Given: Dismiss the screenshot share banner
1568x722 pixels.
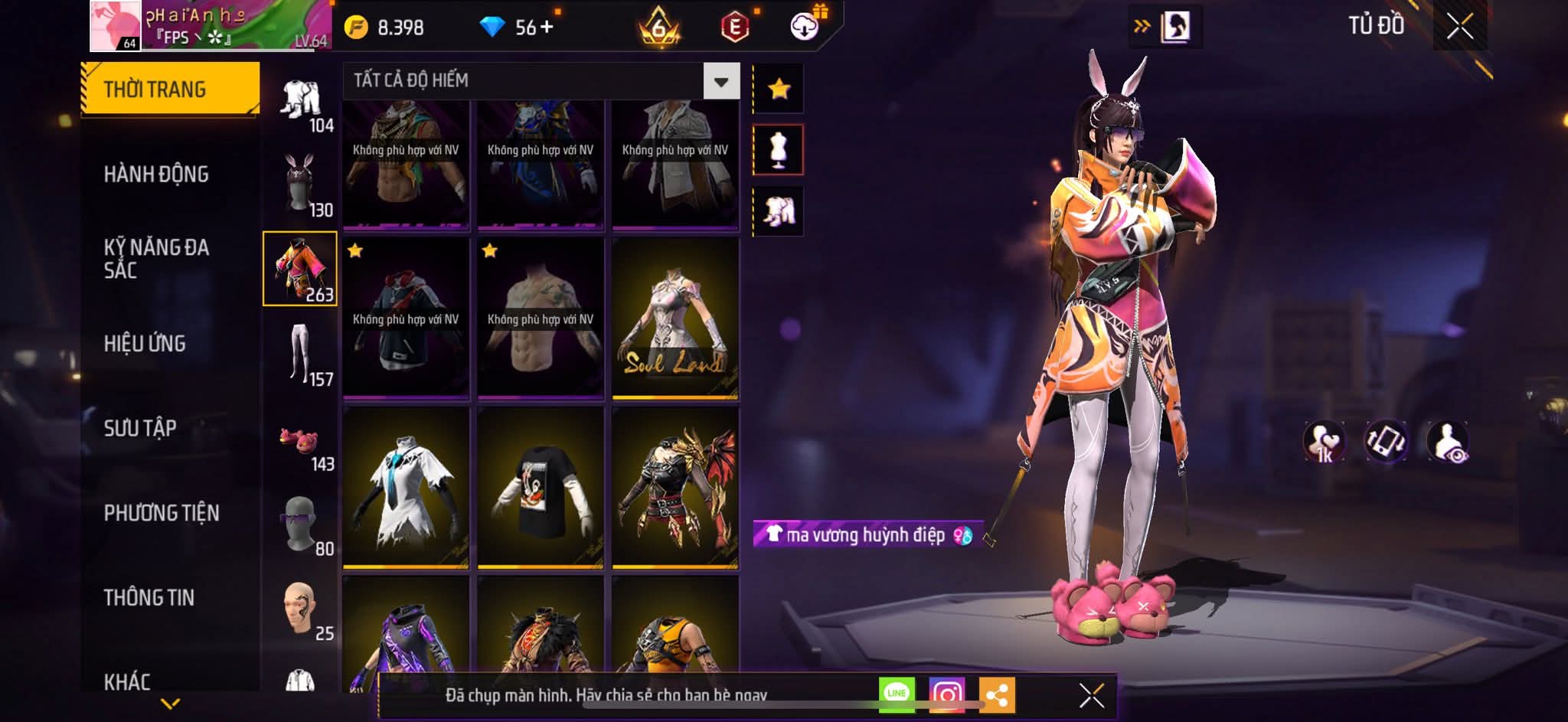Looking at the screenshot, I should click(x=1091, y=695).
